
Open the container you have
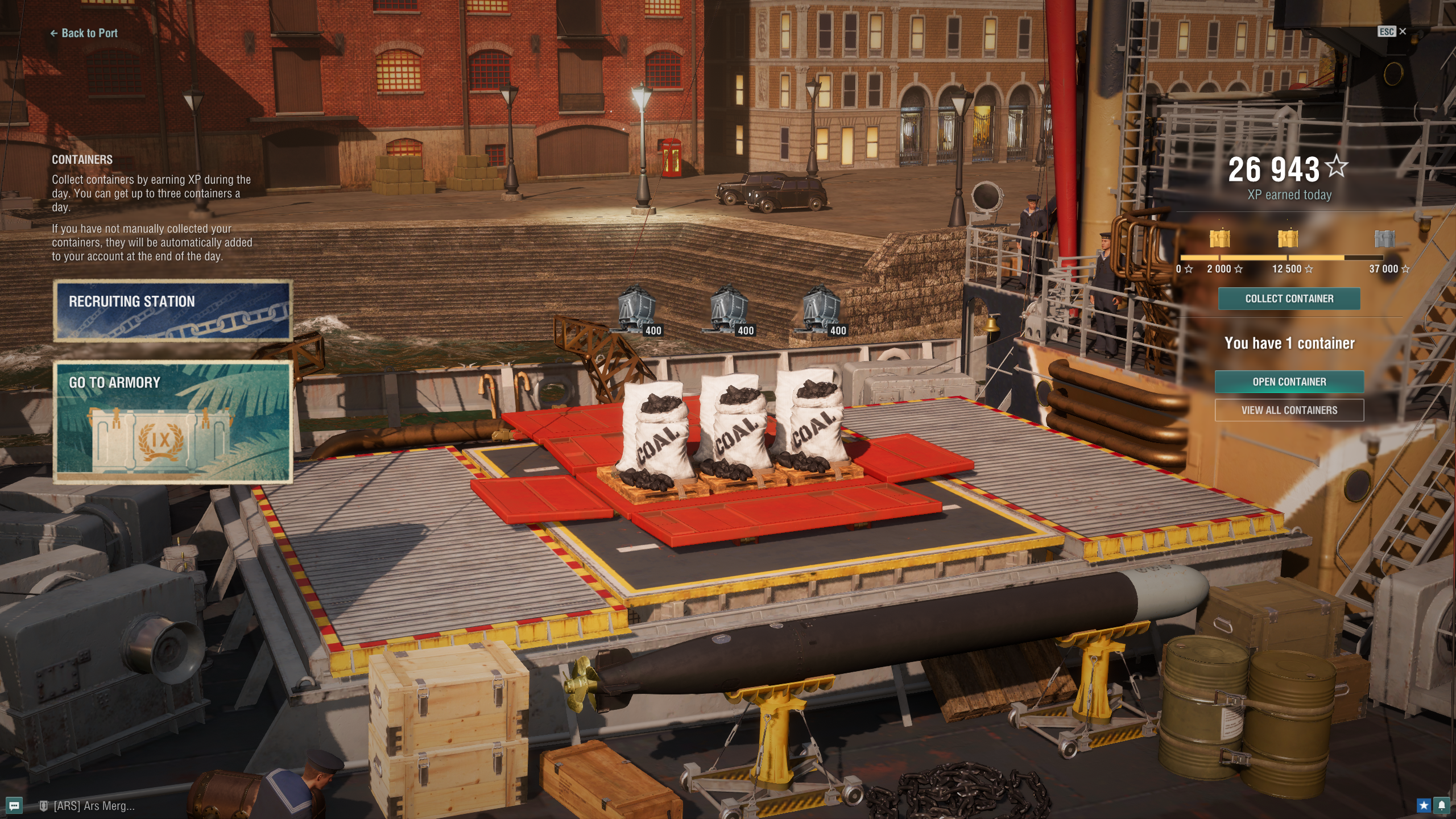click(x=1289, y=382)
